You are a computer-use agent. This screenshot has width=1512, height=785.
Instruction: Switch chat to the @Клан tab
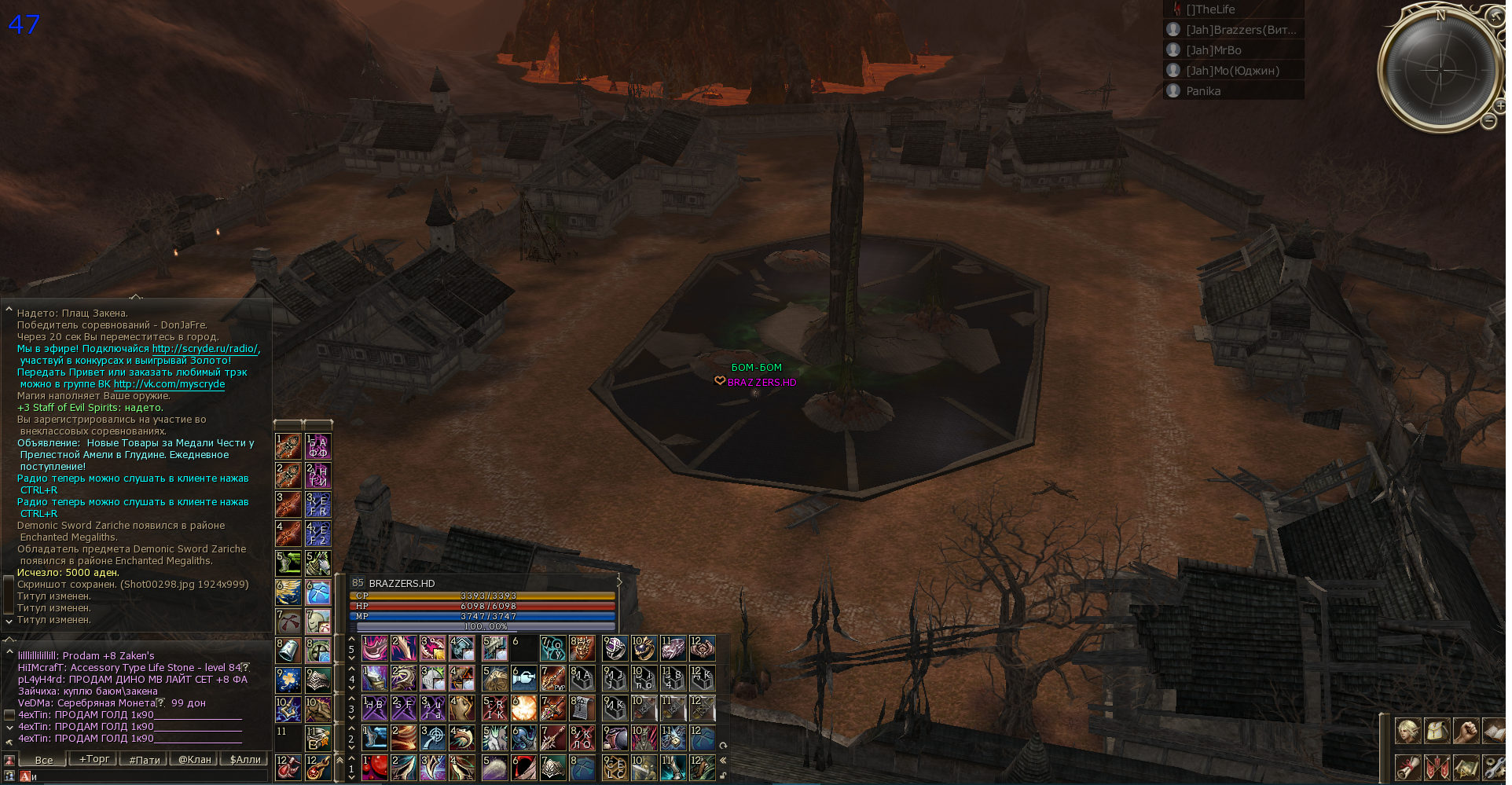[x=194, y=759]
